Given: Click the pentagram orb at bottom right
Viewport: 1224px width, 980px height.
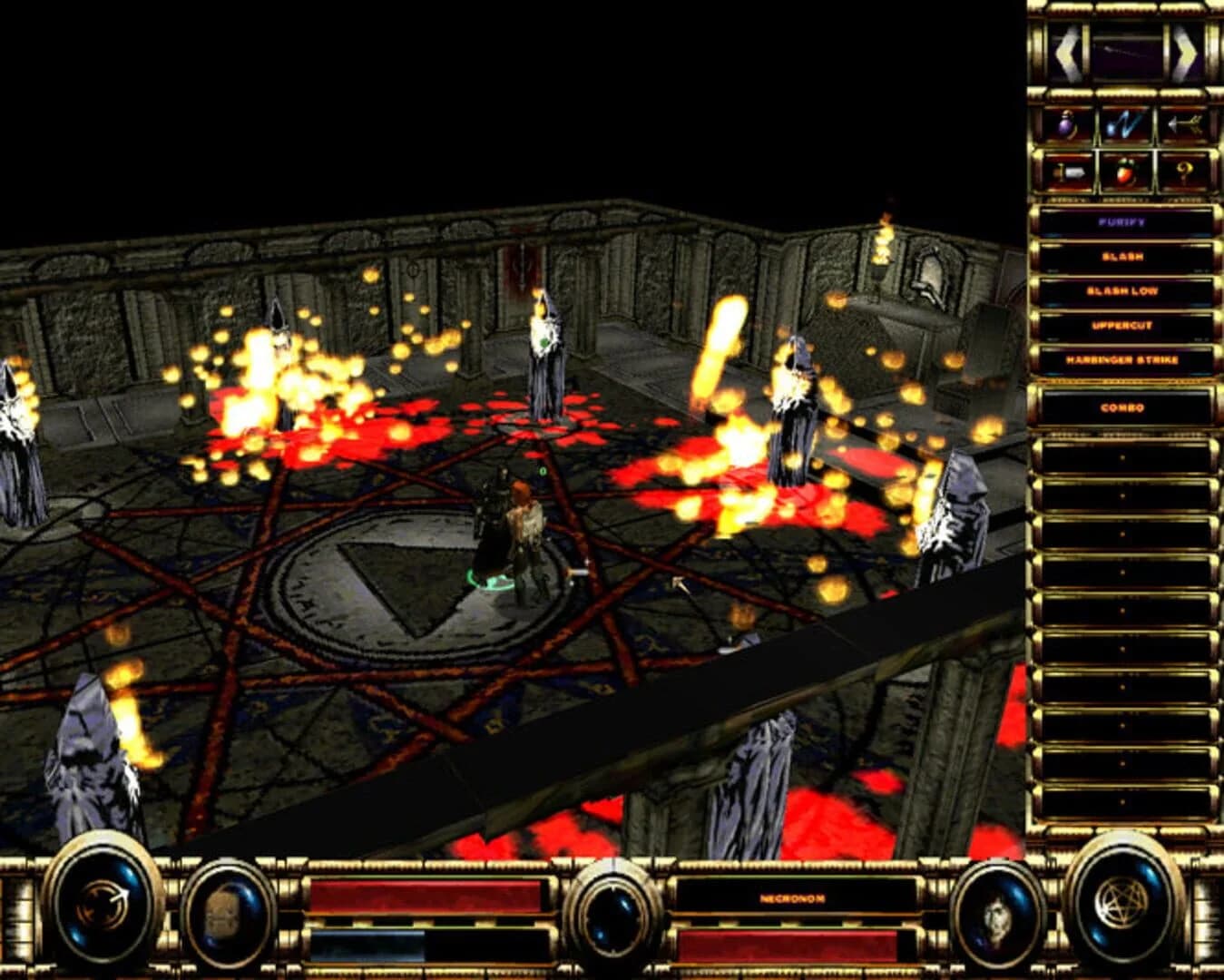Looking at the screenshot, I should 1122,909.
